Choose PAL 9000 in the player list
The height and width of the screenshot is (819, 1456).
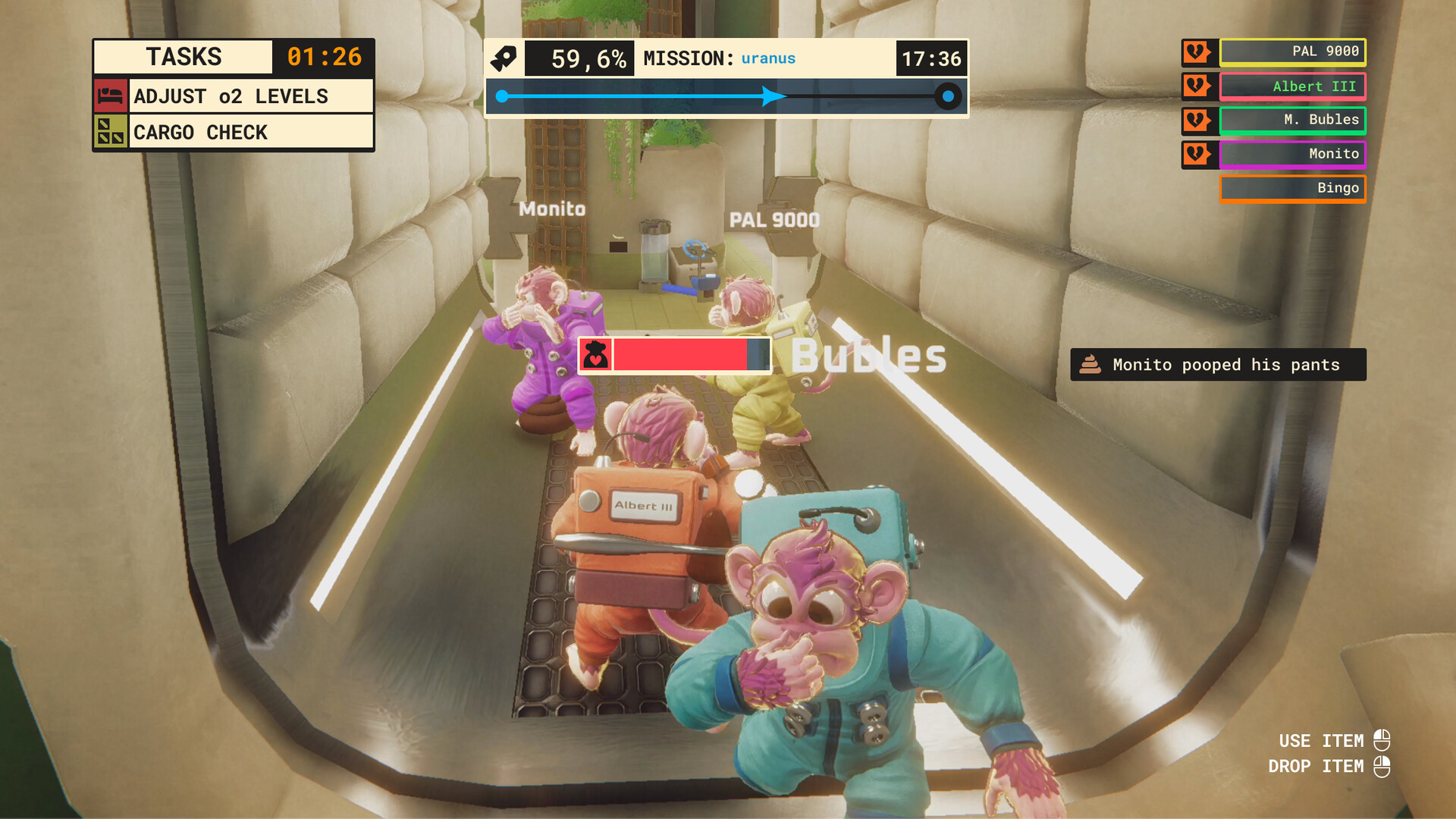click(1292, 52)
